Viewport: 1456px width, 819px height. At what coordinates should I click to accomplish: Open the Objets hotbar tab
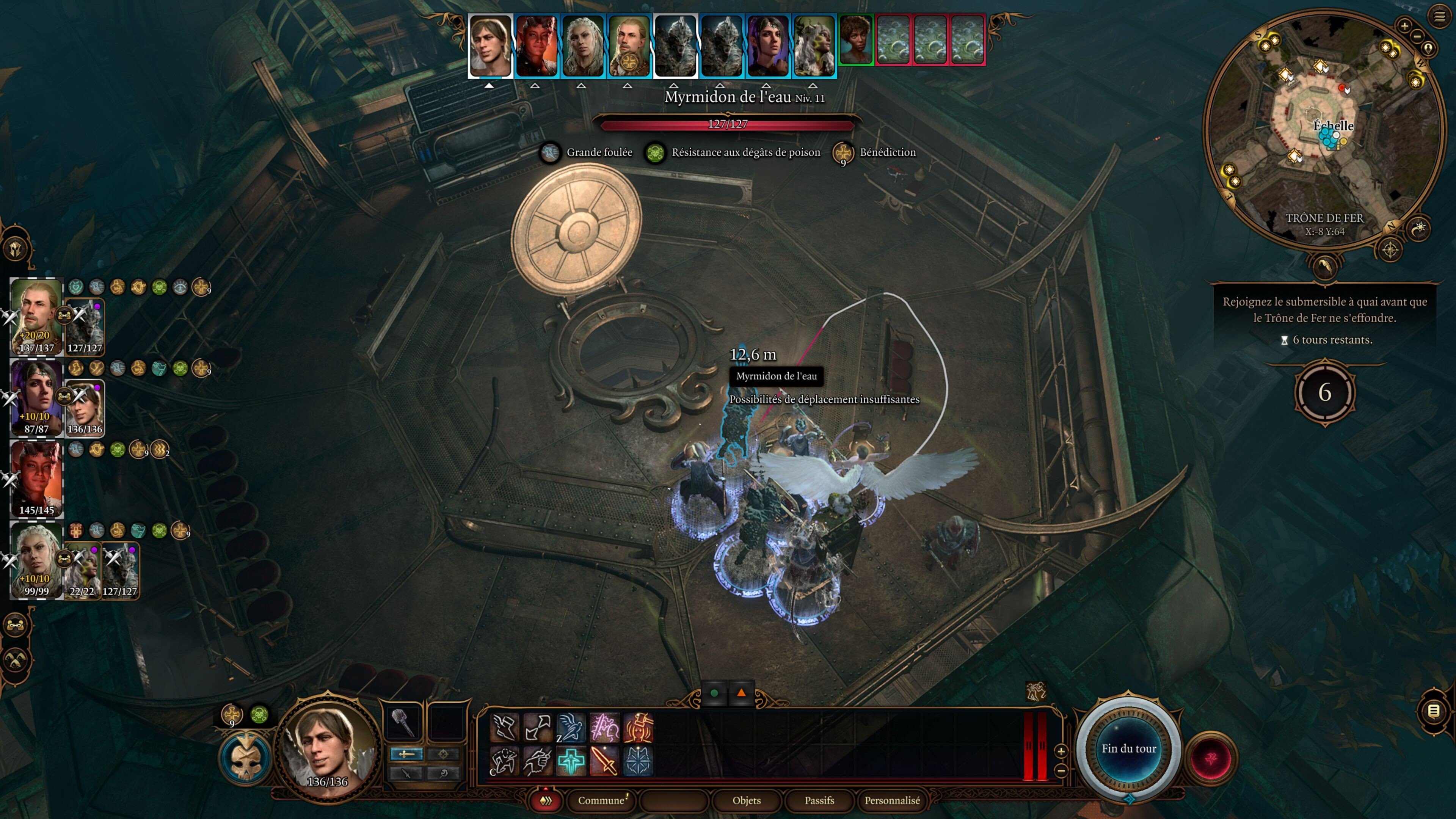(746, 800)
